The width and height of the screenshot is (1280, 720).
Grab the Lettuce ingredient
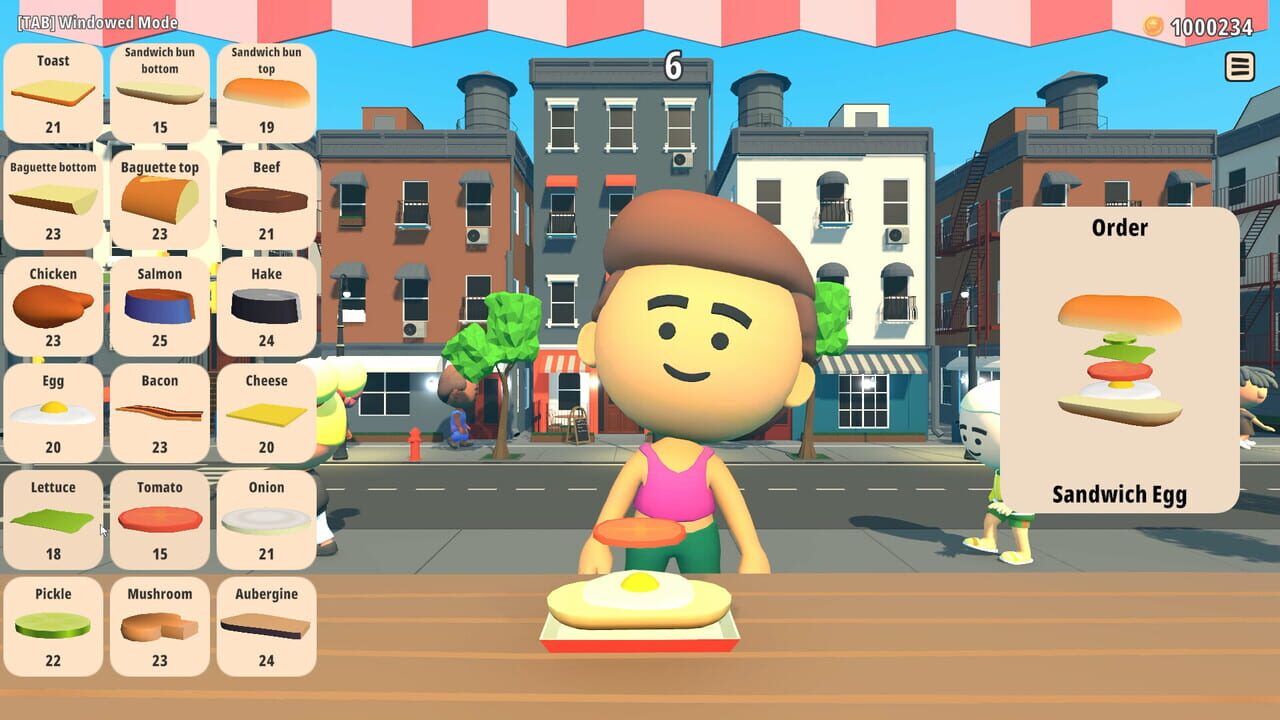coord(53,518)
